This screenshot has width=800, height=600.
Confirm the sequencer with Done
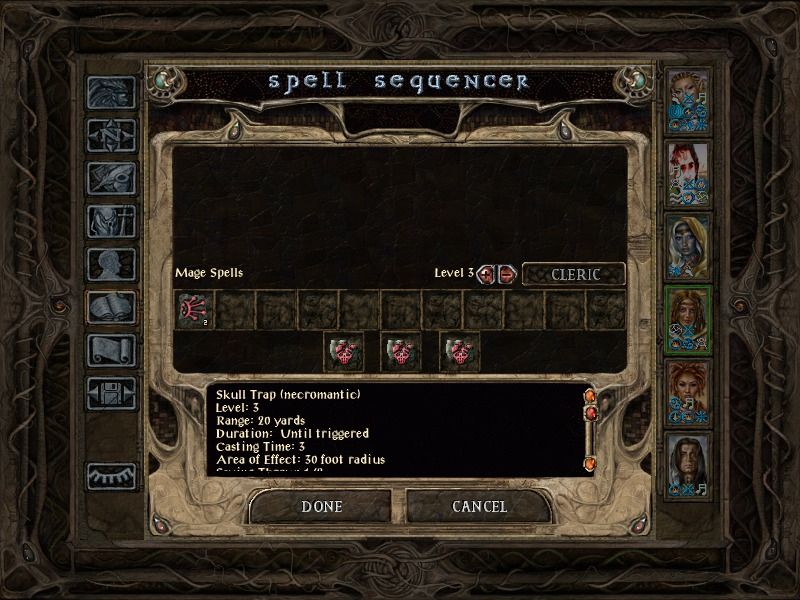click(x=321, y=507)
